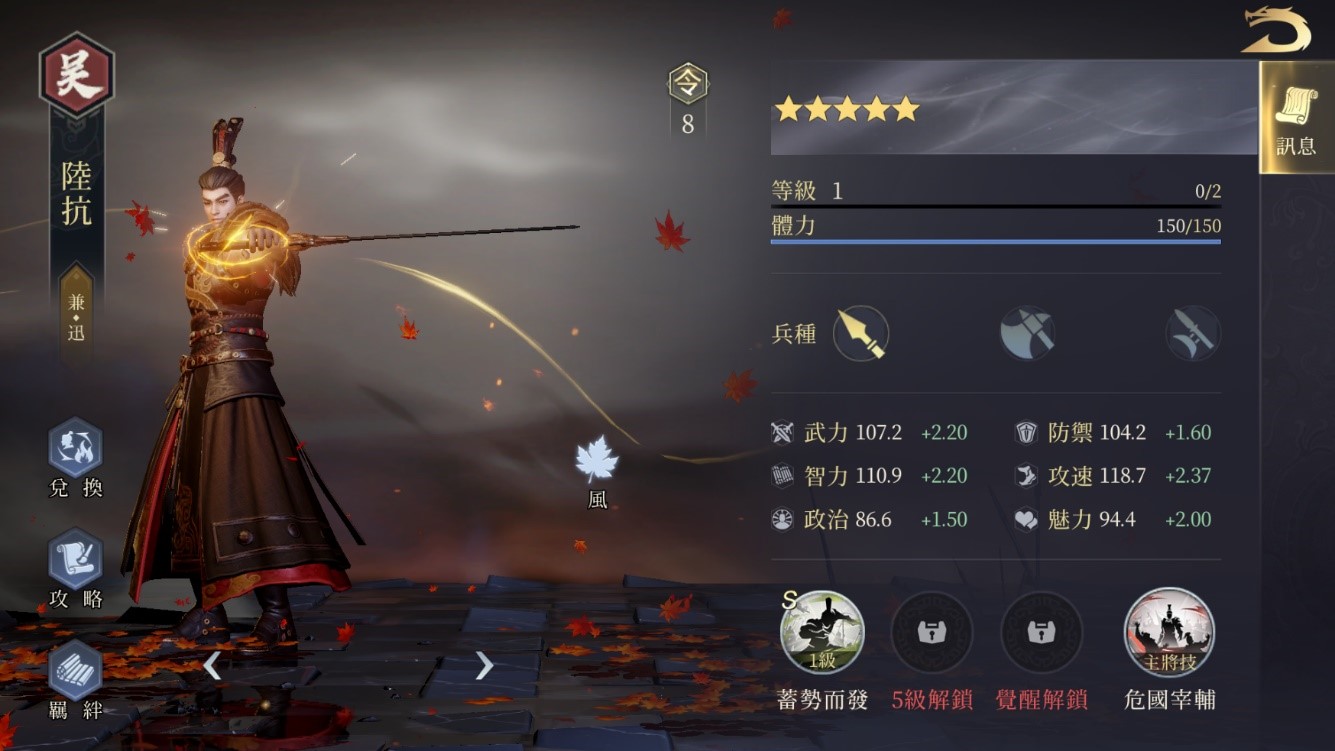Screen dimensions: 1335x751
Task: Show the previous general with left arrow
Action: [x=212, y=665]
